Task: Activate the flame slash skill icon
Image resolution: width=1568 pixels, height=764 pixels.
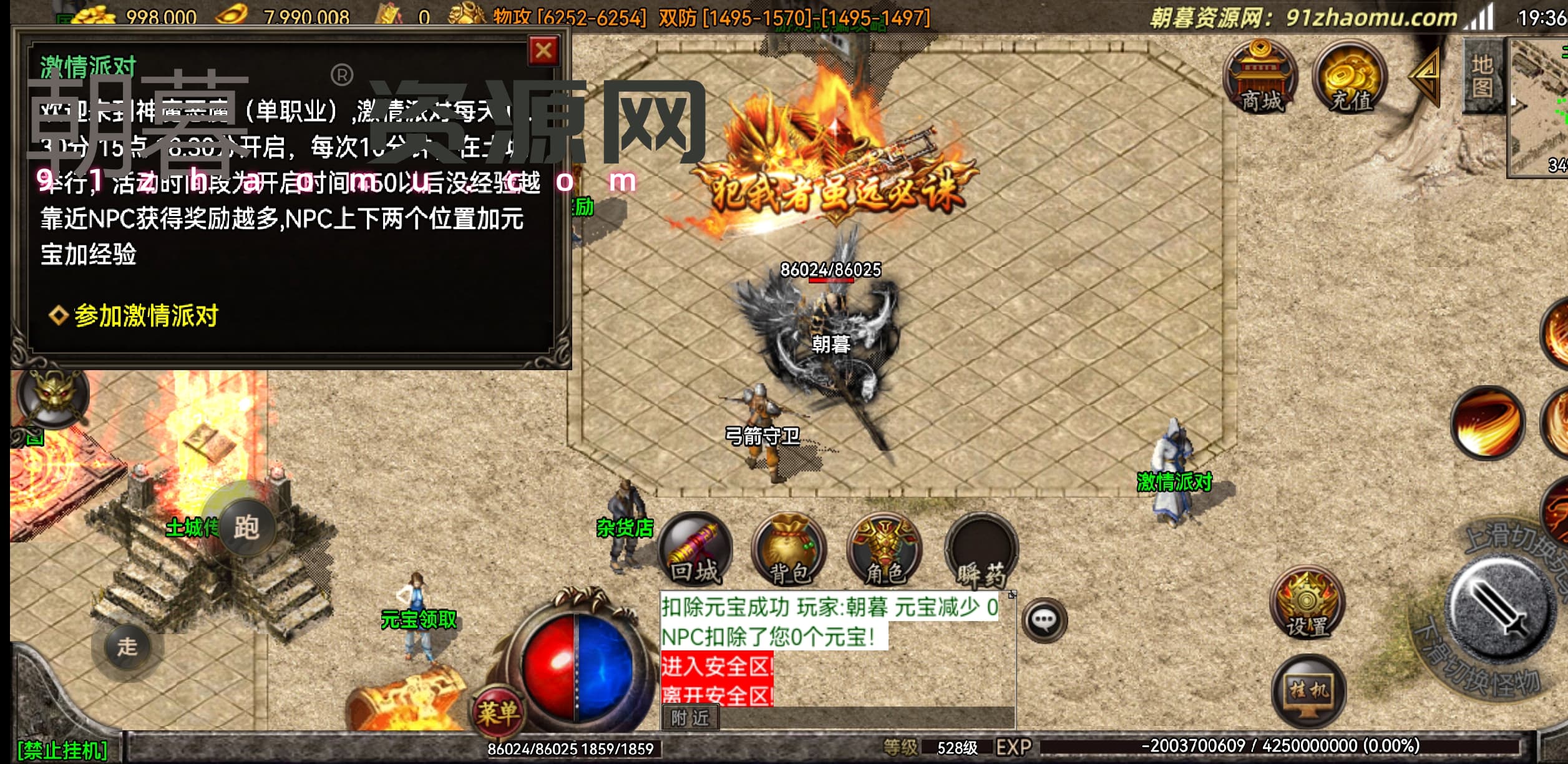Action: point(1488,423)
